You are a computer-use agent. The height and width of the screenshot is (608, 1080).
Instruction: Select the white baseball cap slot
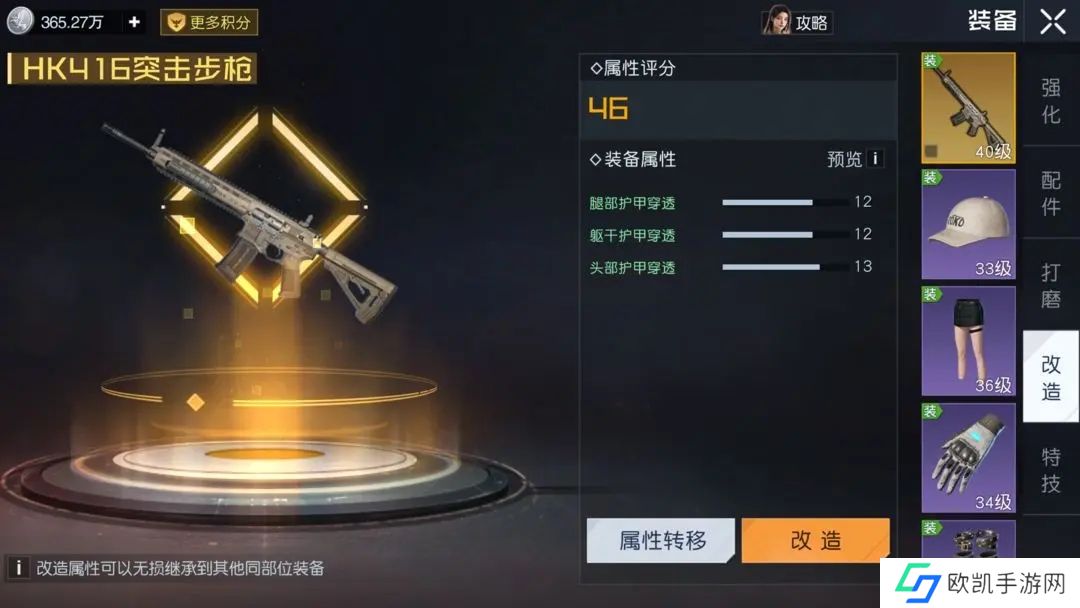coord(967,224)
